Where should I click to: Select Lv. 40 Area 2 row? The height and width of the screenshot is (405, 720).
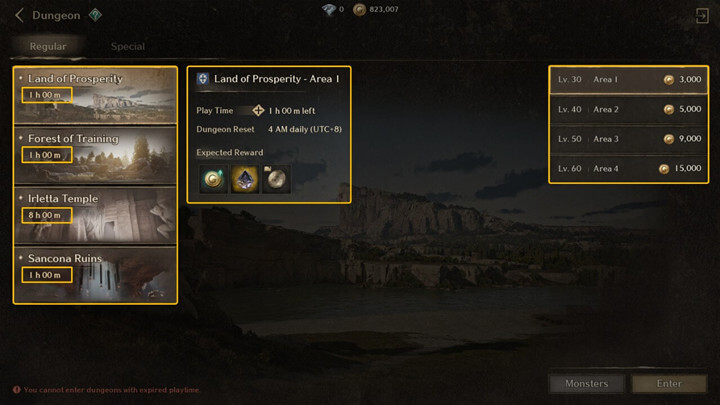pos(629,109)
